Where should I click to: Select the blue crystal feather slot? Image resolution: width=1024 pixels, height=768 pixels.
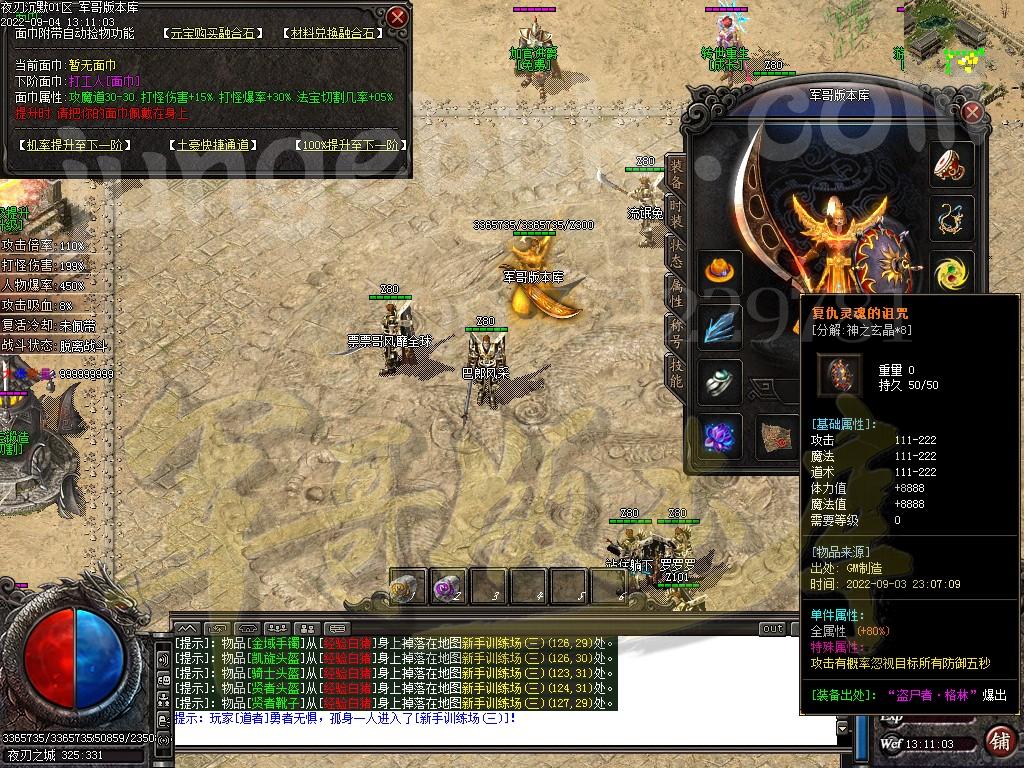pyautogui.click(x=720, y=326)
